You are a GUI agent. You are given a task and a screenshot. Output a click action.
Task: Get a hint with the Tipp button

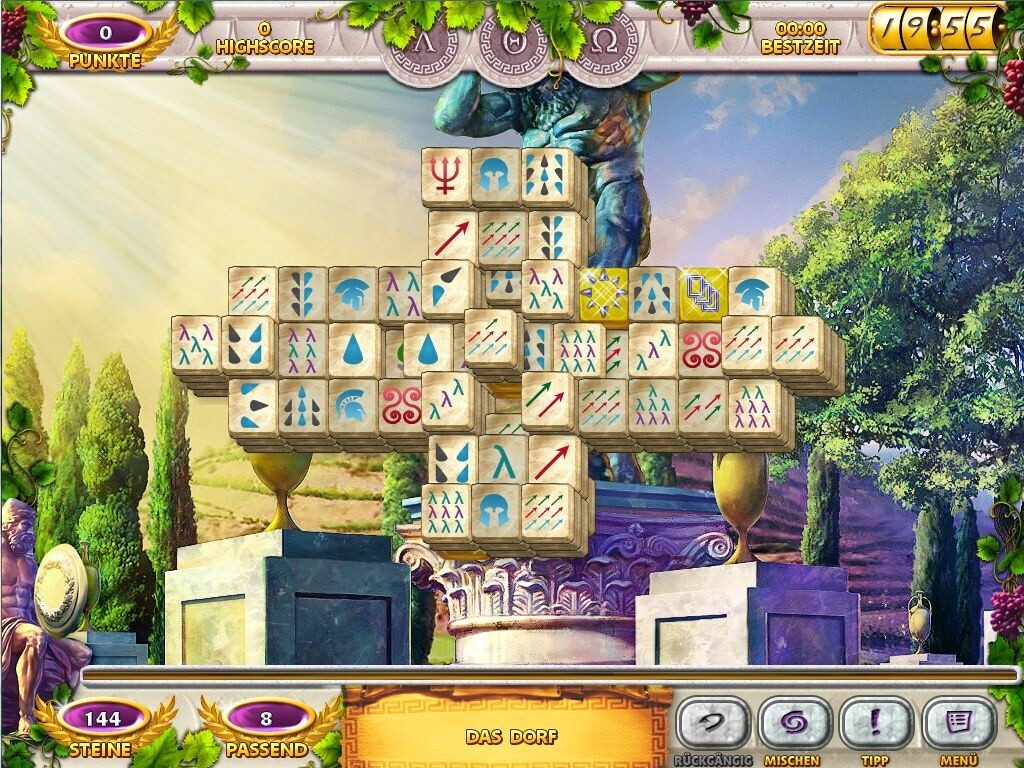(875, 723)
